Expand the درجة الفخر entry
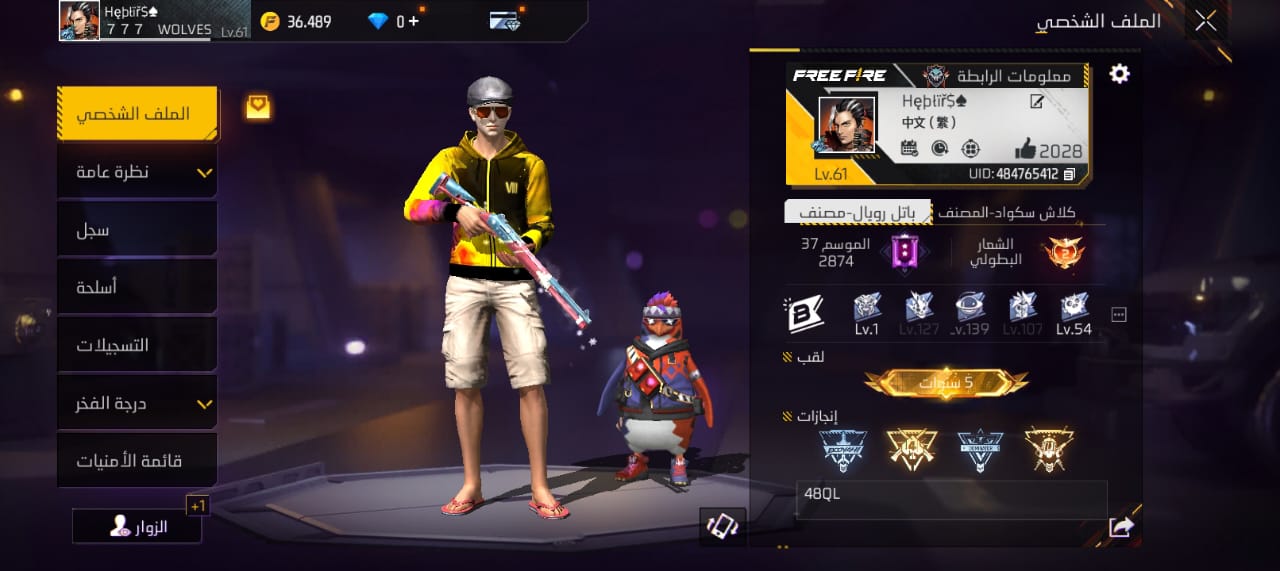 point(137,404)
